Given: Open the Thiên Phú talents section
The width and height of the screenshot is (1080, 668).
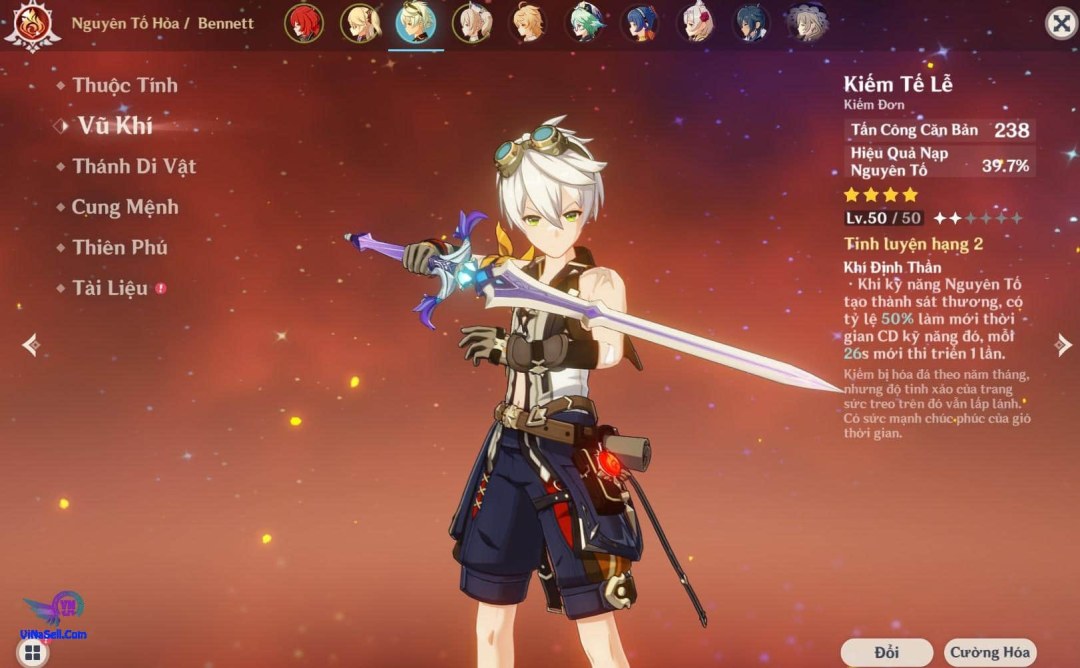Looking at the screenshot, I should [120, 248].
